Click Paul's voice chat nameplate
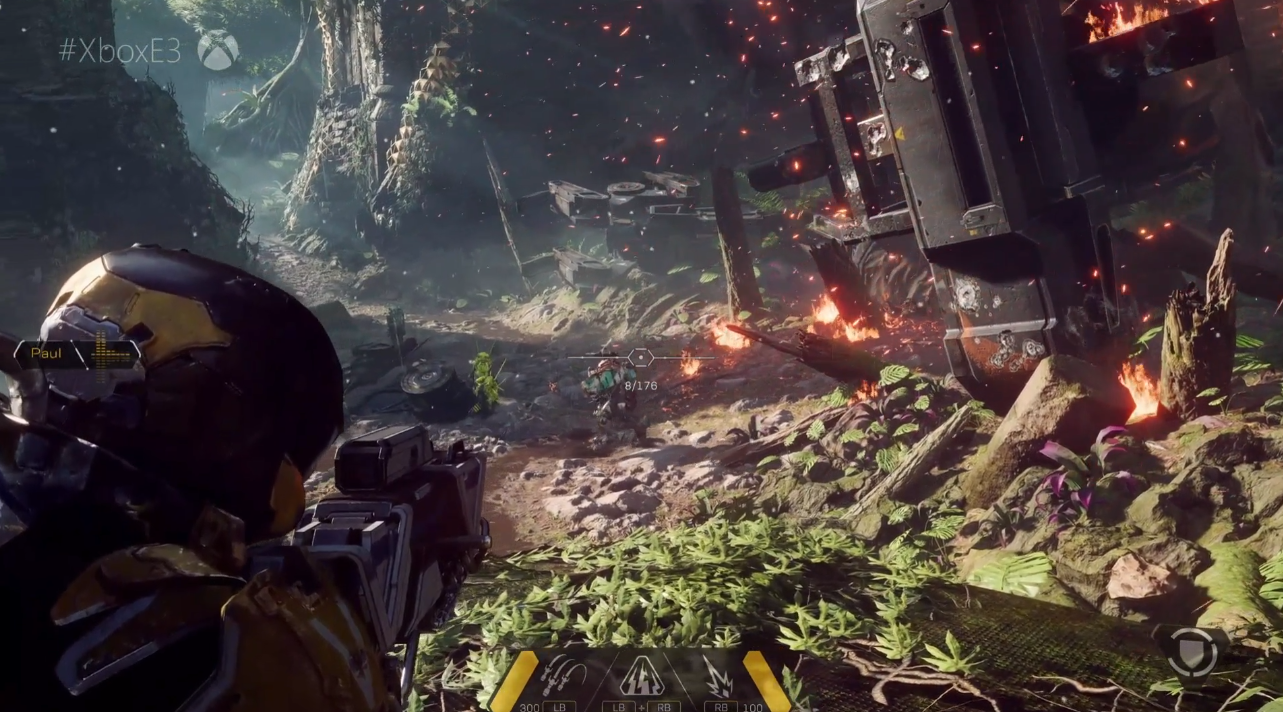1283x712 pixels. click(x=76, y=354)
